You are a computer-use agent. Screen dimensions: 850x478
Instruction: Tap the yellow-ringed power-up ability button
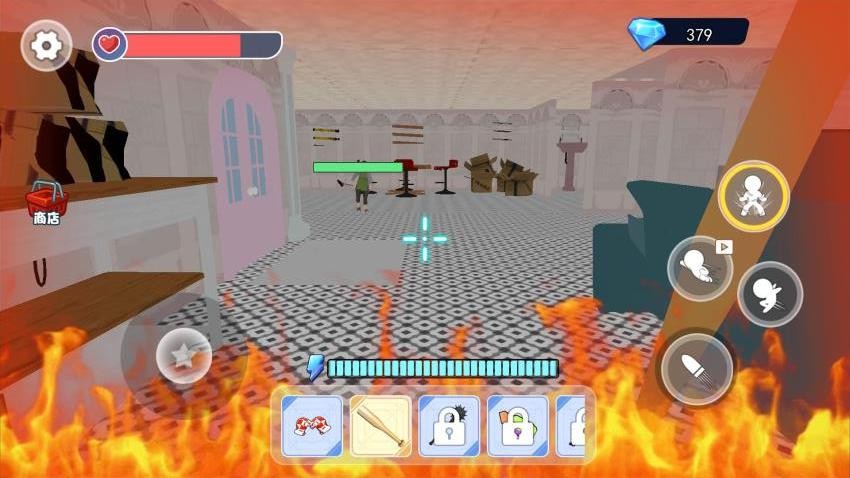tap(754, 196)
